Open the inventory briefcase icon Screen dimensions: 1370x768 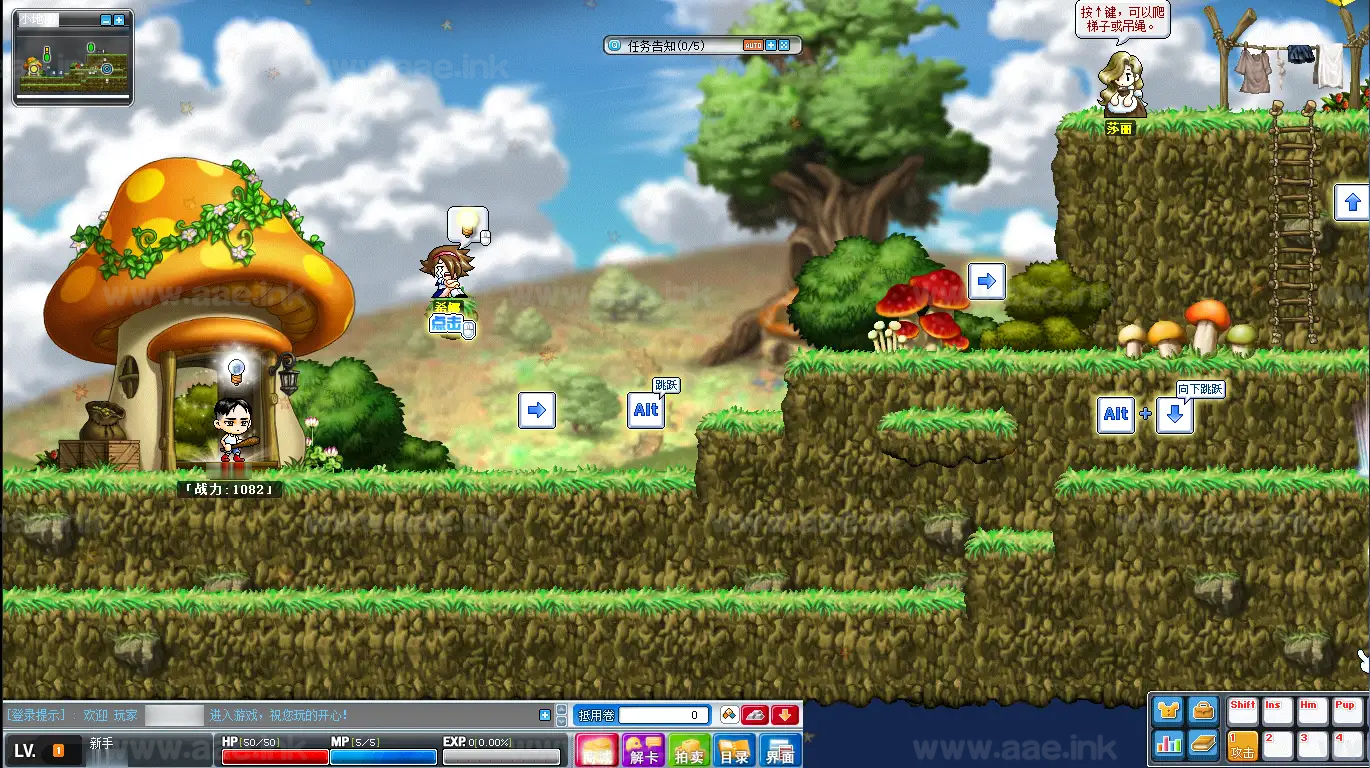pos(1203,711)
